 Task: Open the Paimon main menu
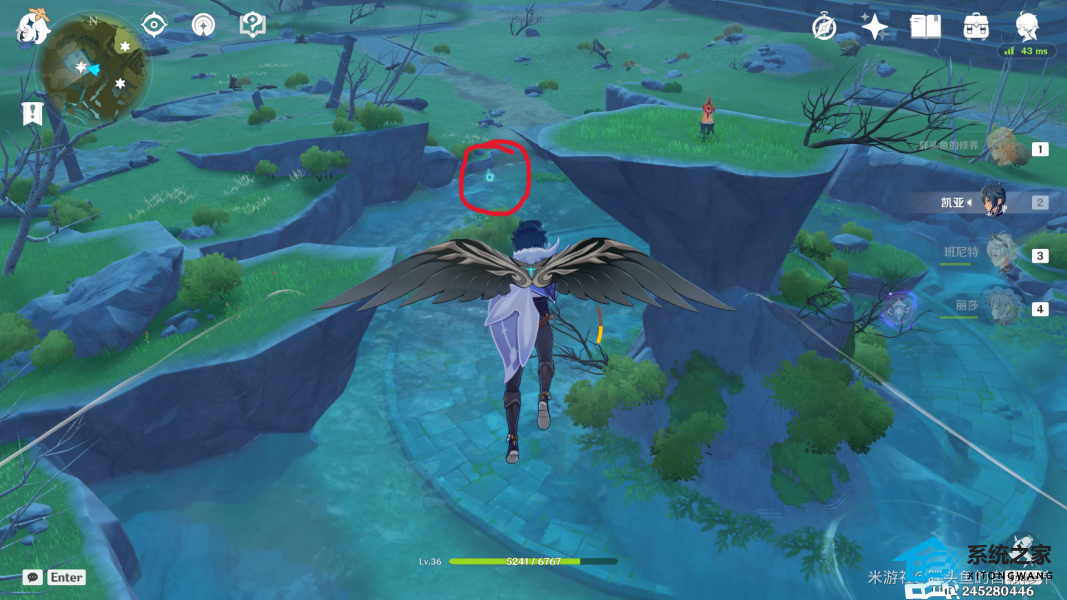(x=33, y=26)
